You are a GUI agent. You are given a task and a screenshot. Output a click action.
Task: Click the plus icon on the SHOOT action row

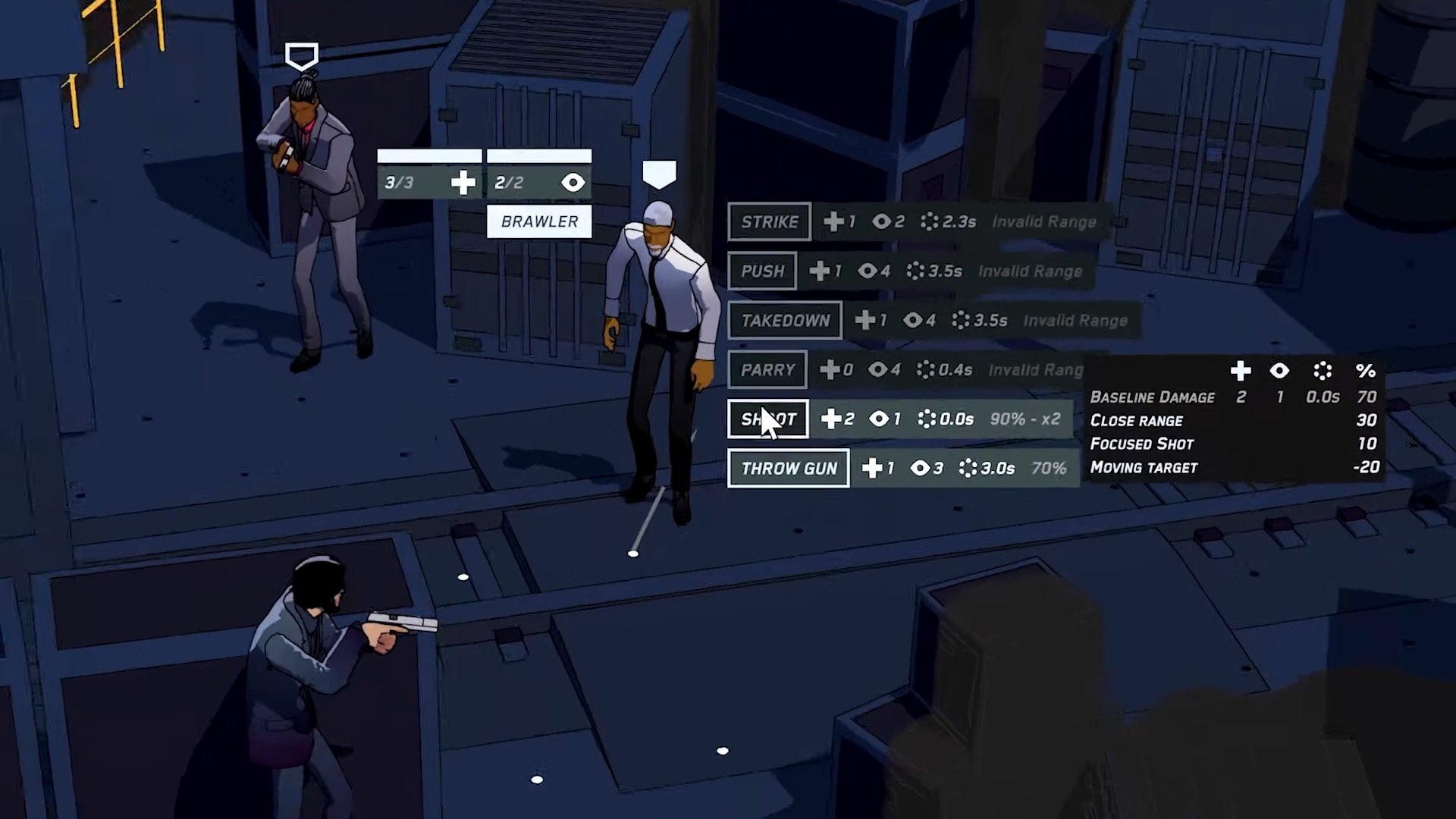coord(832,419)
